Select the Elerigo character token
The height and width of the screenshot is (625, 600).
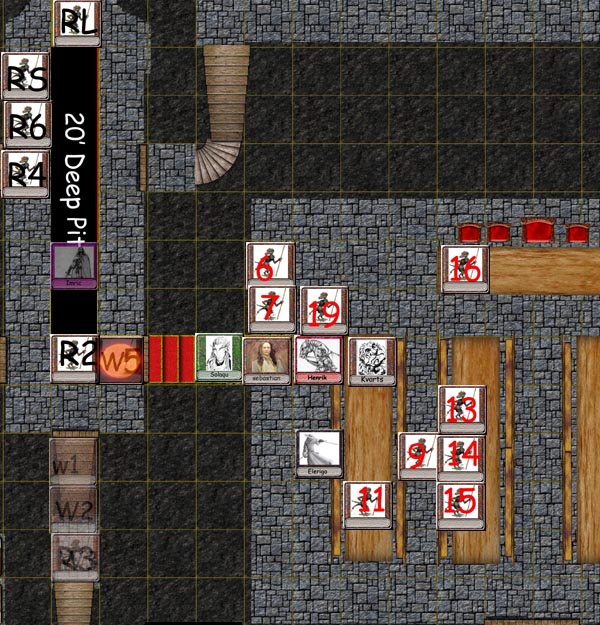[320, 454]
